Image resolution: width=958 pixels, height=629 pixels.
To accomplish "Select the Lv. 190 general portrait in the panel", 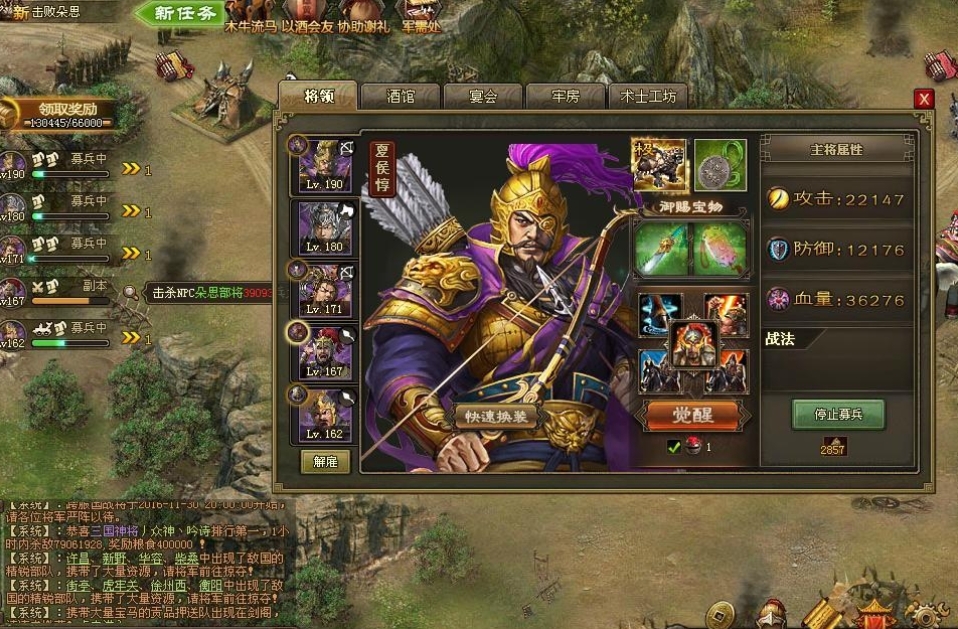I will 326,166.
